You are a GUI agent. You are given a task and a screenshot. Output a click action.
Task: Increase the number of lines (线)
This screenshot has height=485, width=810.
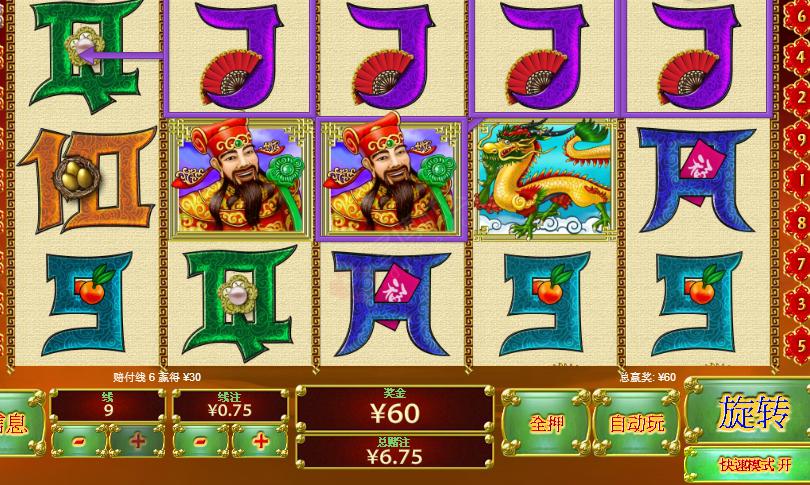point(137,440)
